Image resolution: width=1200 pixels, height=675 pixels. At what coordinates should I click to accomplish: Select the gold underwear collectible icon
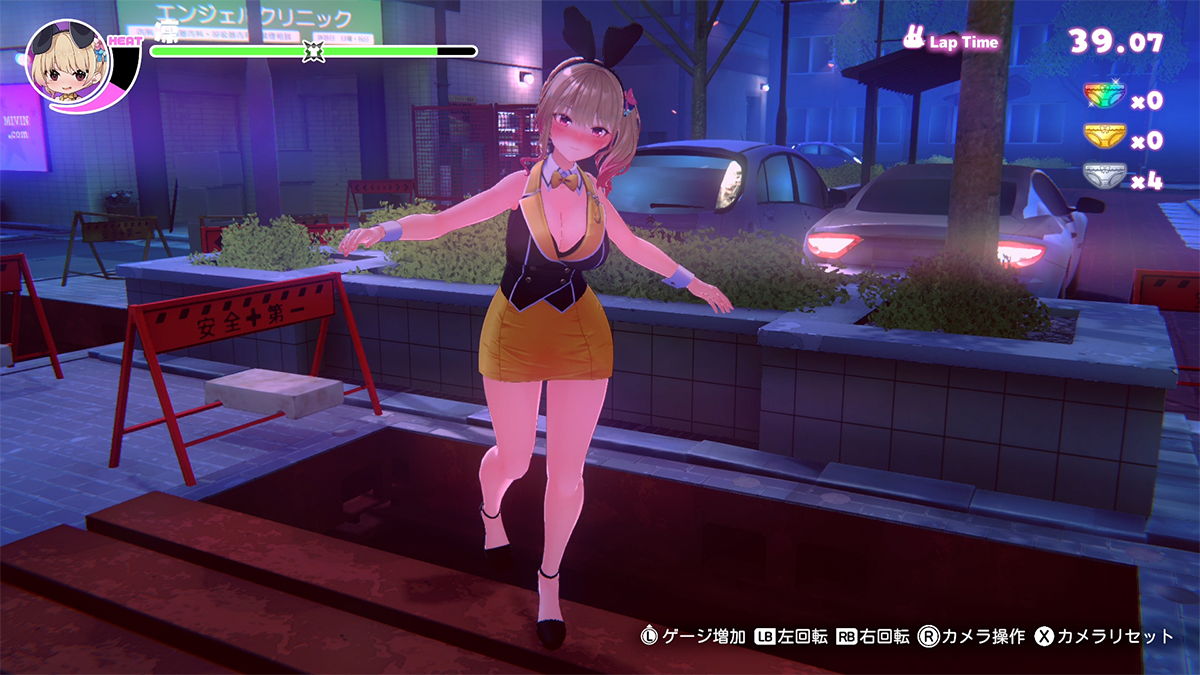(x=1105, y=136)
